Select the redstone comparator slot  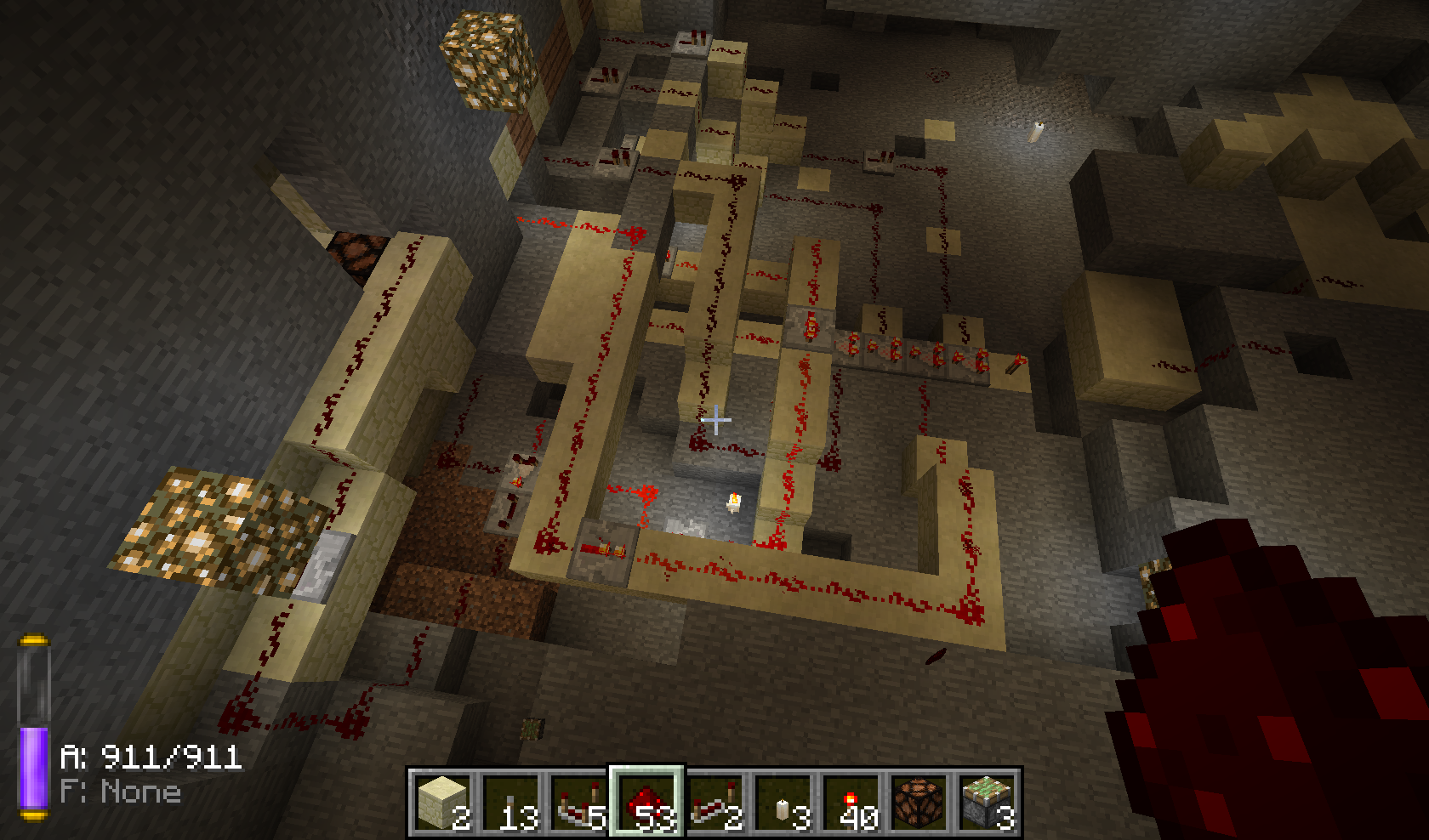tap(578, 803)
